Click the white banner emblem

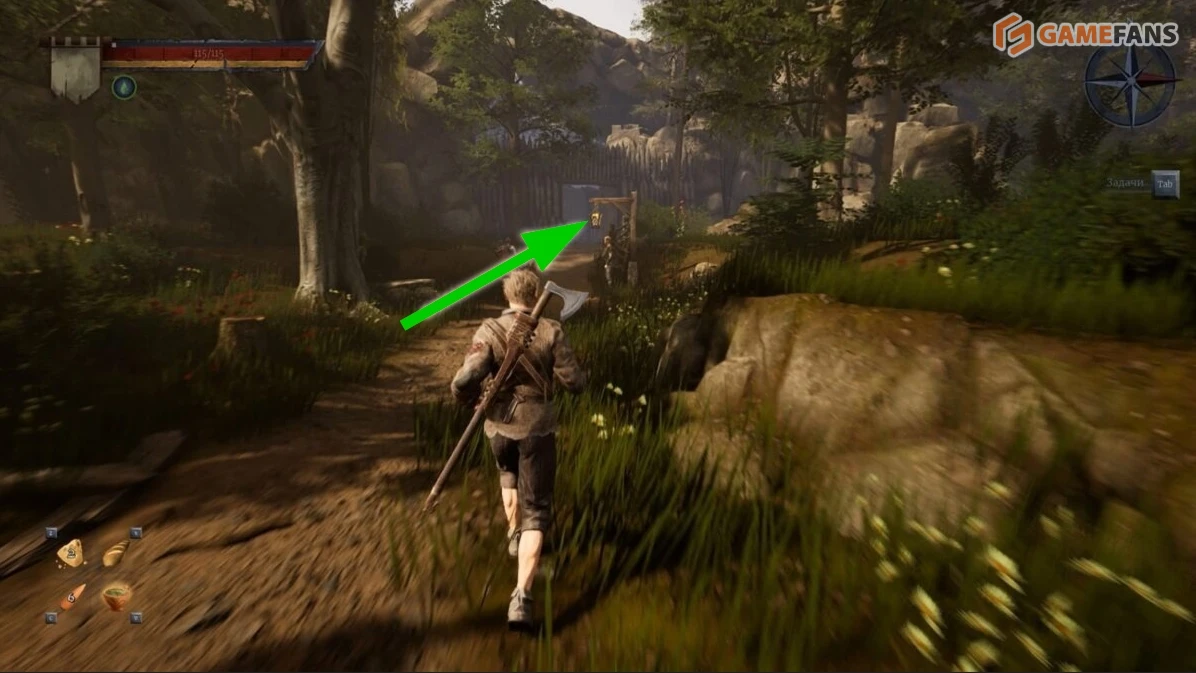point(76,70)
